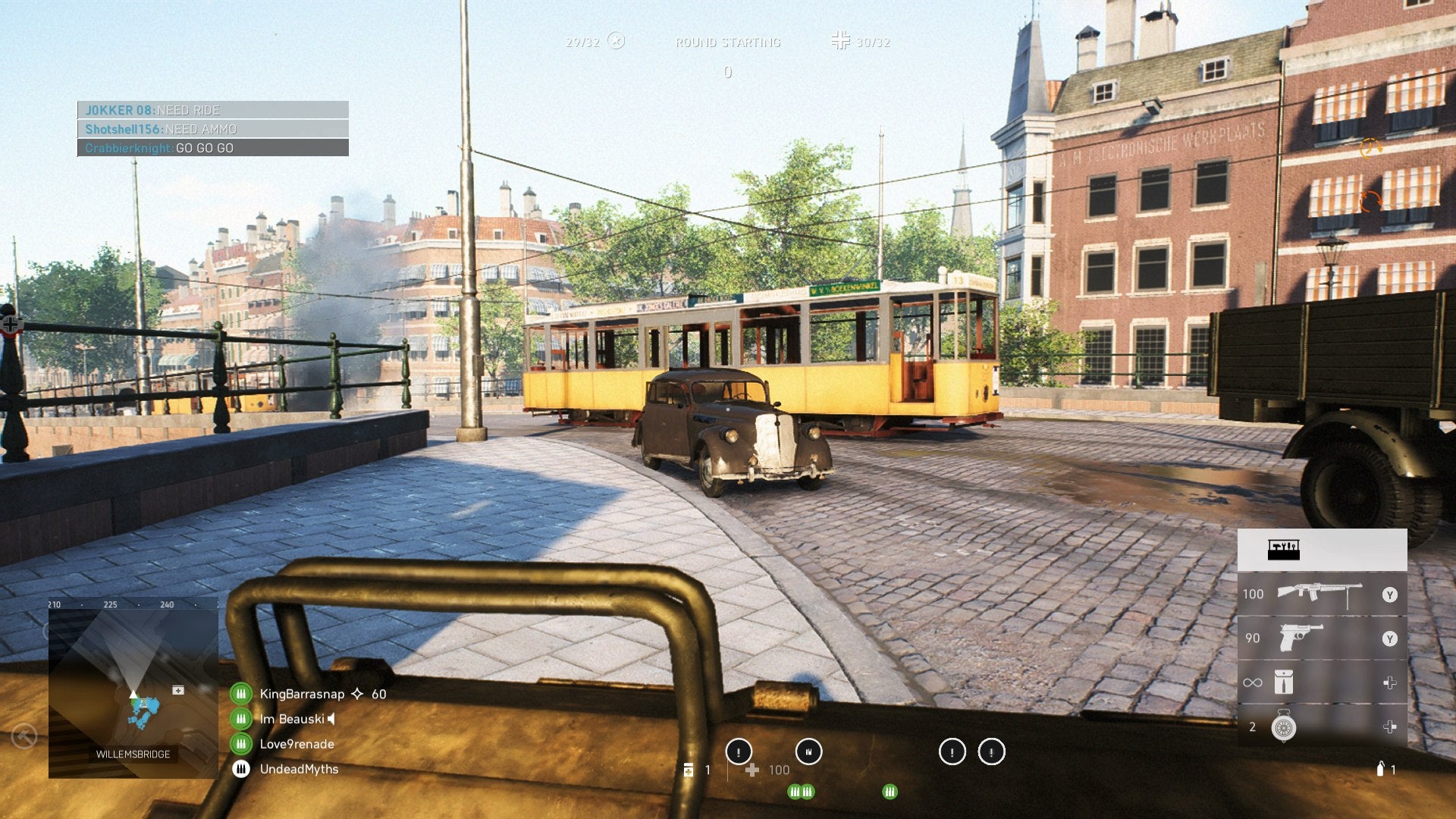Select squad member Love9renade

(297, 744)
